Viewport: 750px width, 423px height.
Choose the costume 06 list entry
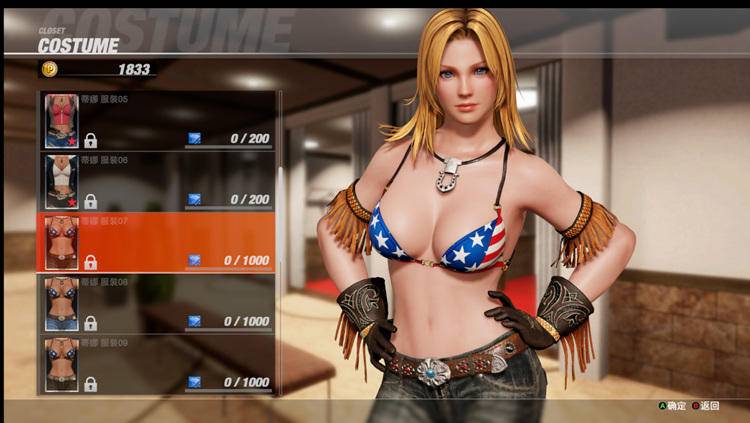pyautogui.click(x=158, y=182)
